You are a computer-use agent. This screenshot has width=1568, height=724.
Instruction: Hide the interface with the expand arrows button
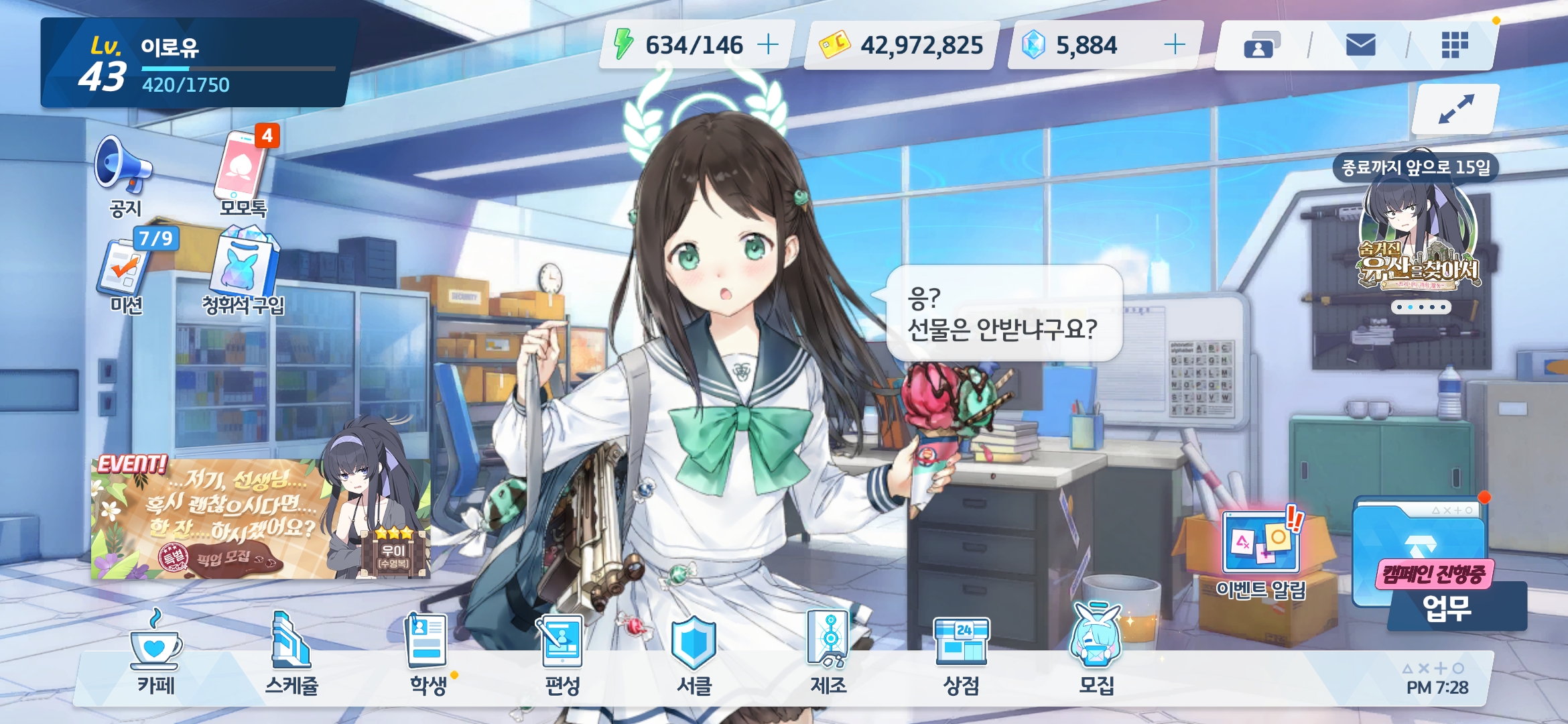pos(1455,109)
